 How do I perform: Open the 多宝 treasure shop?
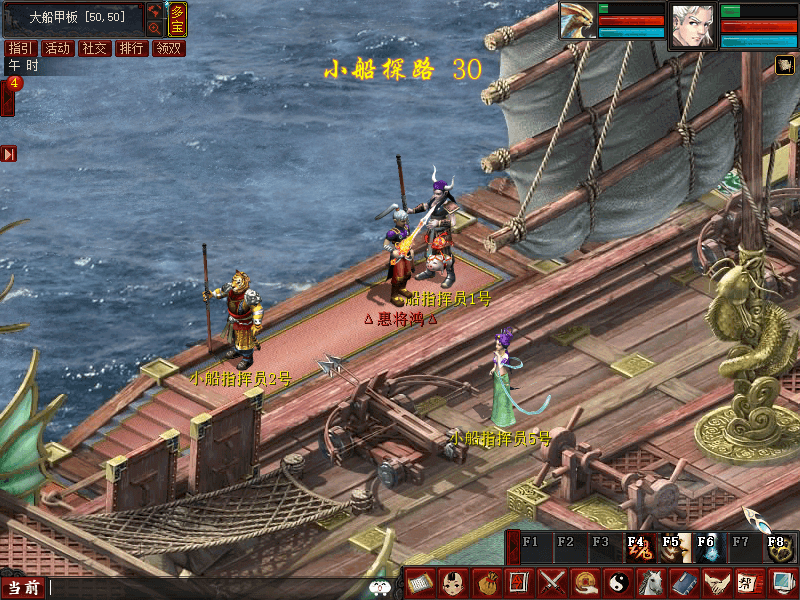coord(177,19)
